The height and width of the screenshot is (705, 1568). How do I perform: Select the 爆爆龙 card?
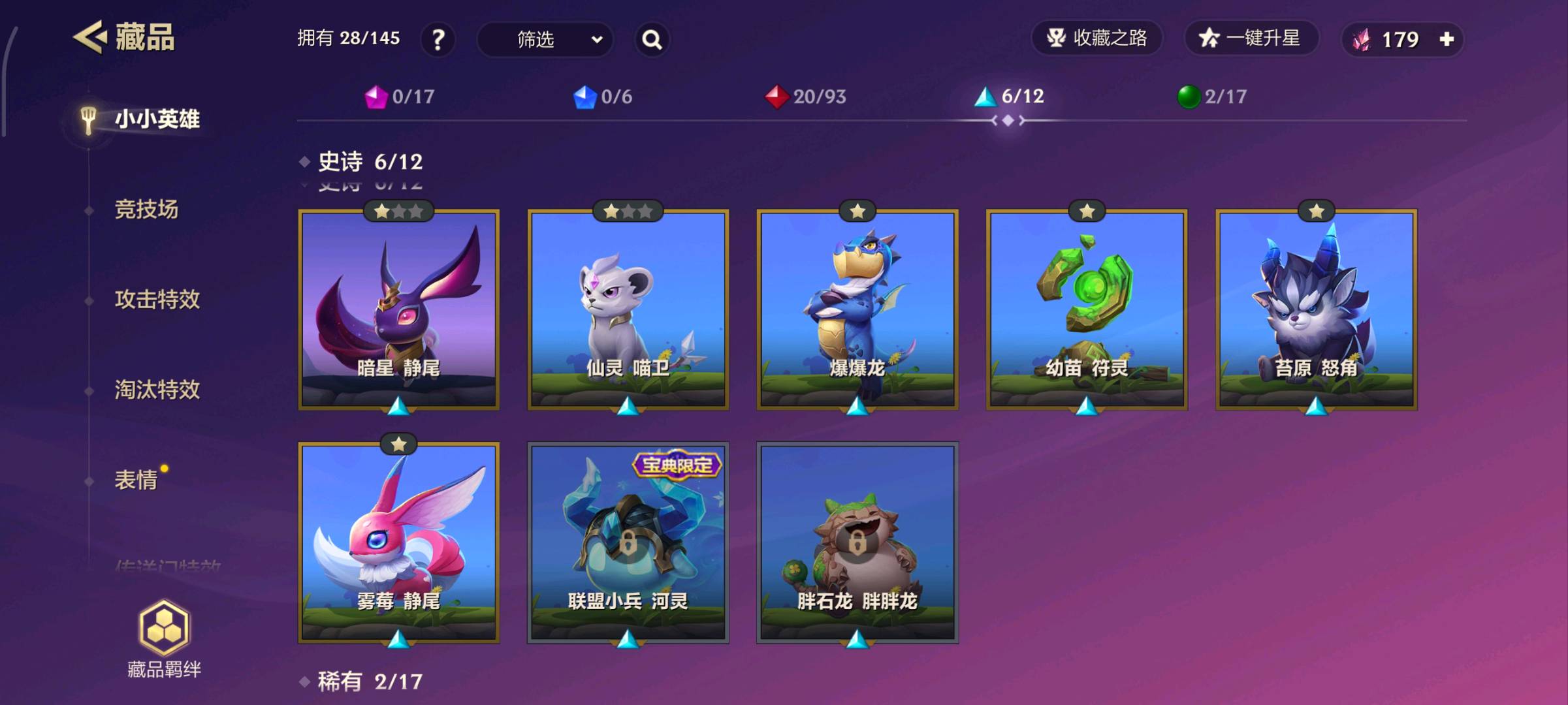pos(857,309)
